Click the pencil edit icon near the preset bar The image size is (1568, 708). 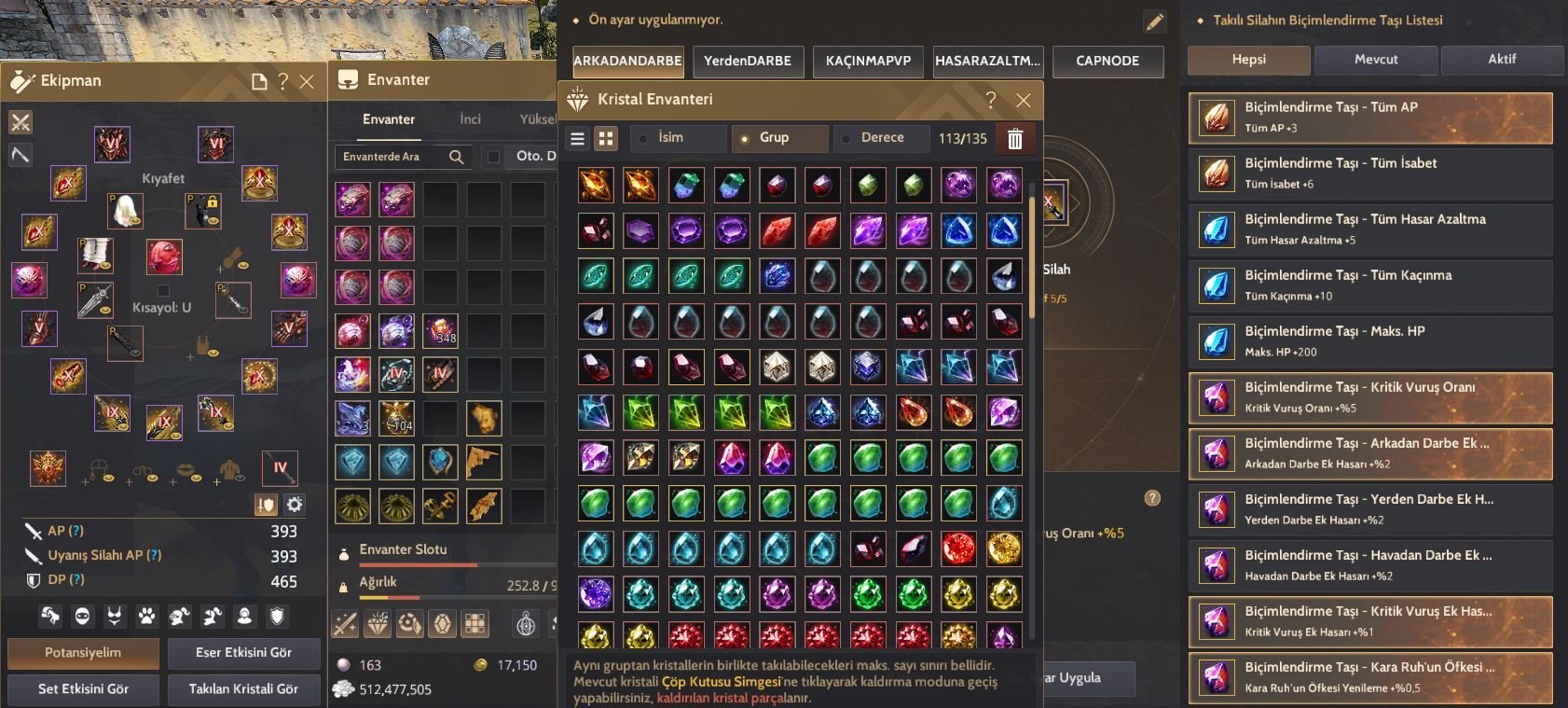(1154, 20)
